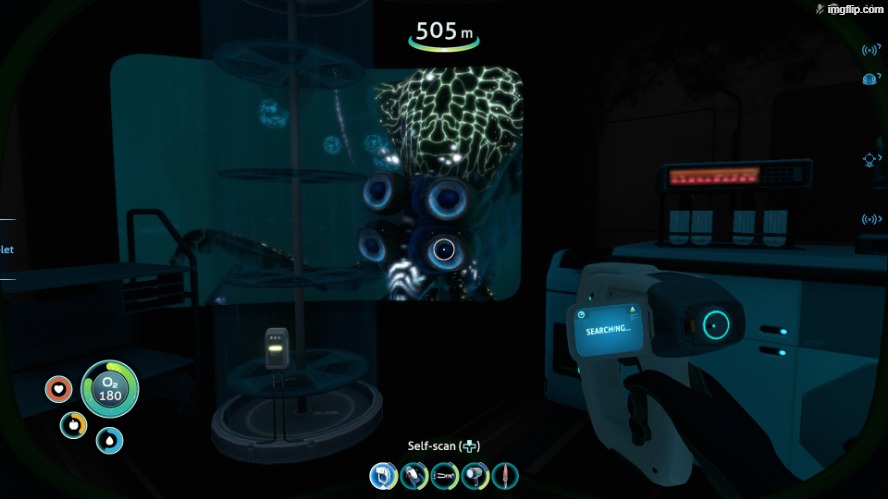Select the scanner tool hotbar slot

click(384, 475)
